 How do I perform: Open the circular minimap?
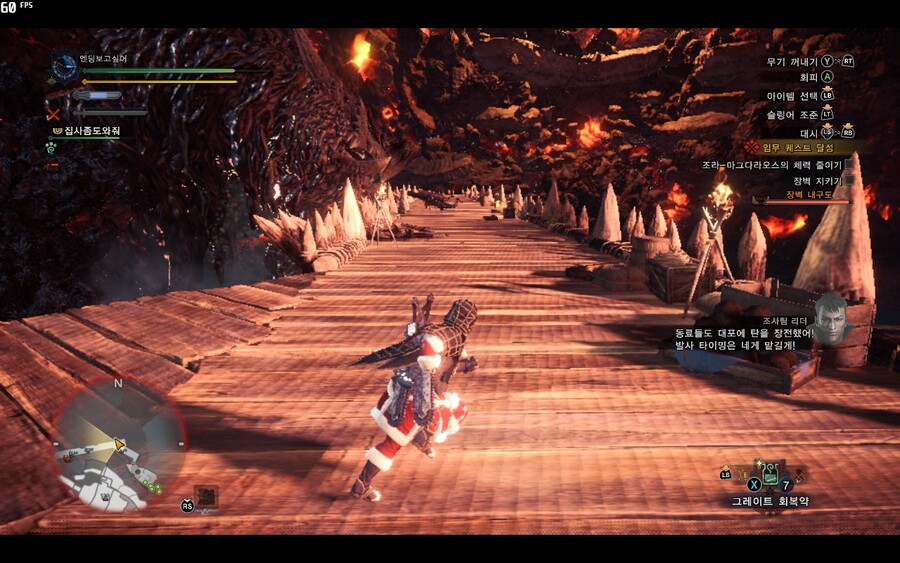(x=119, y=441)
